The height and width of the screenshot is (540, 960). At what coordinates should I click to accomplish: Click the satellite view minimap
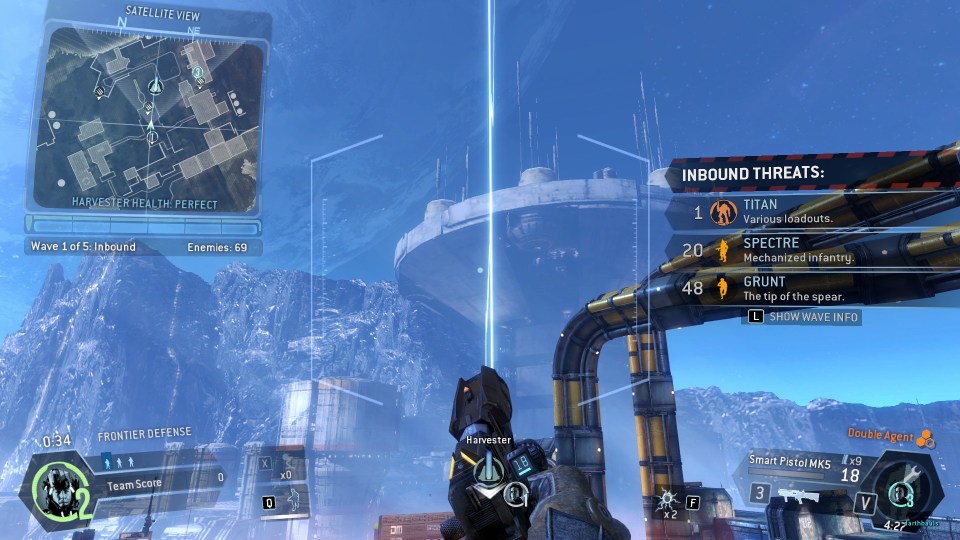(150, 117)
